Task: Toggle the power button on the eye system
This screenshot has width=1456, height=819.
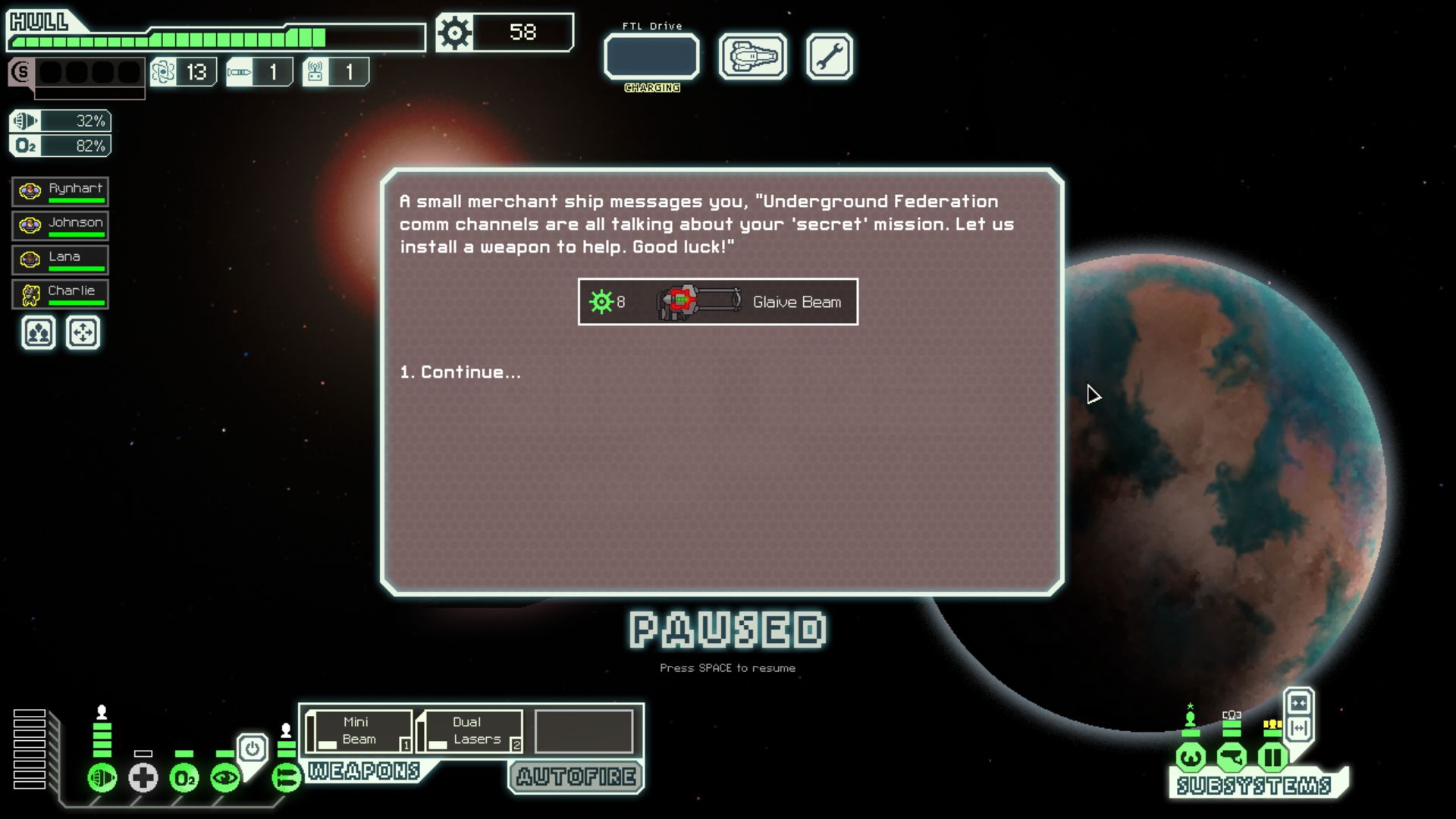Action: coord(253,746)
